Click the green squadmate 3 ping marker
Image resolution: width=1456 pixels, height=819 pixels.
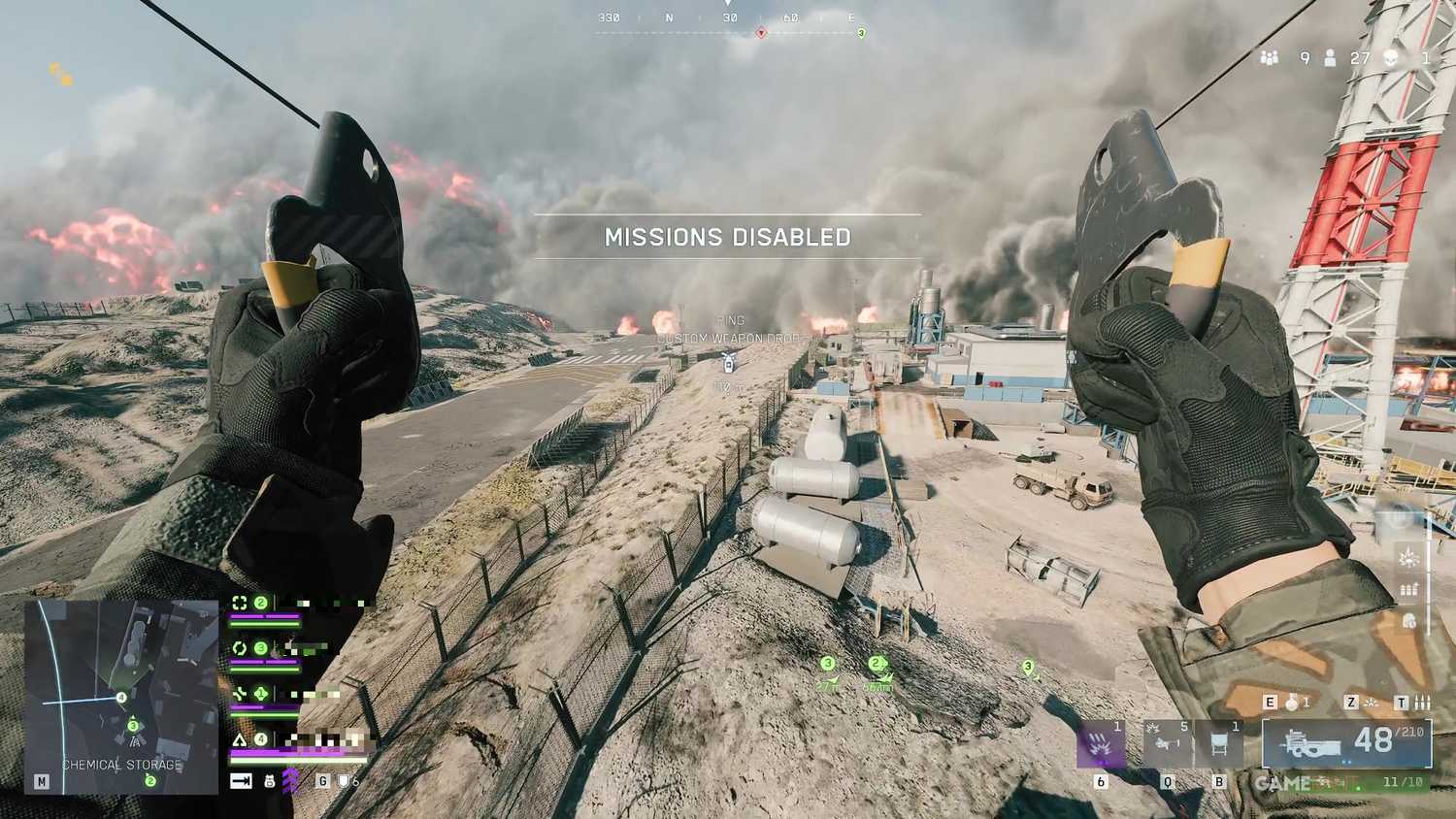click(x=827, y=665)
